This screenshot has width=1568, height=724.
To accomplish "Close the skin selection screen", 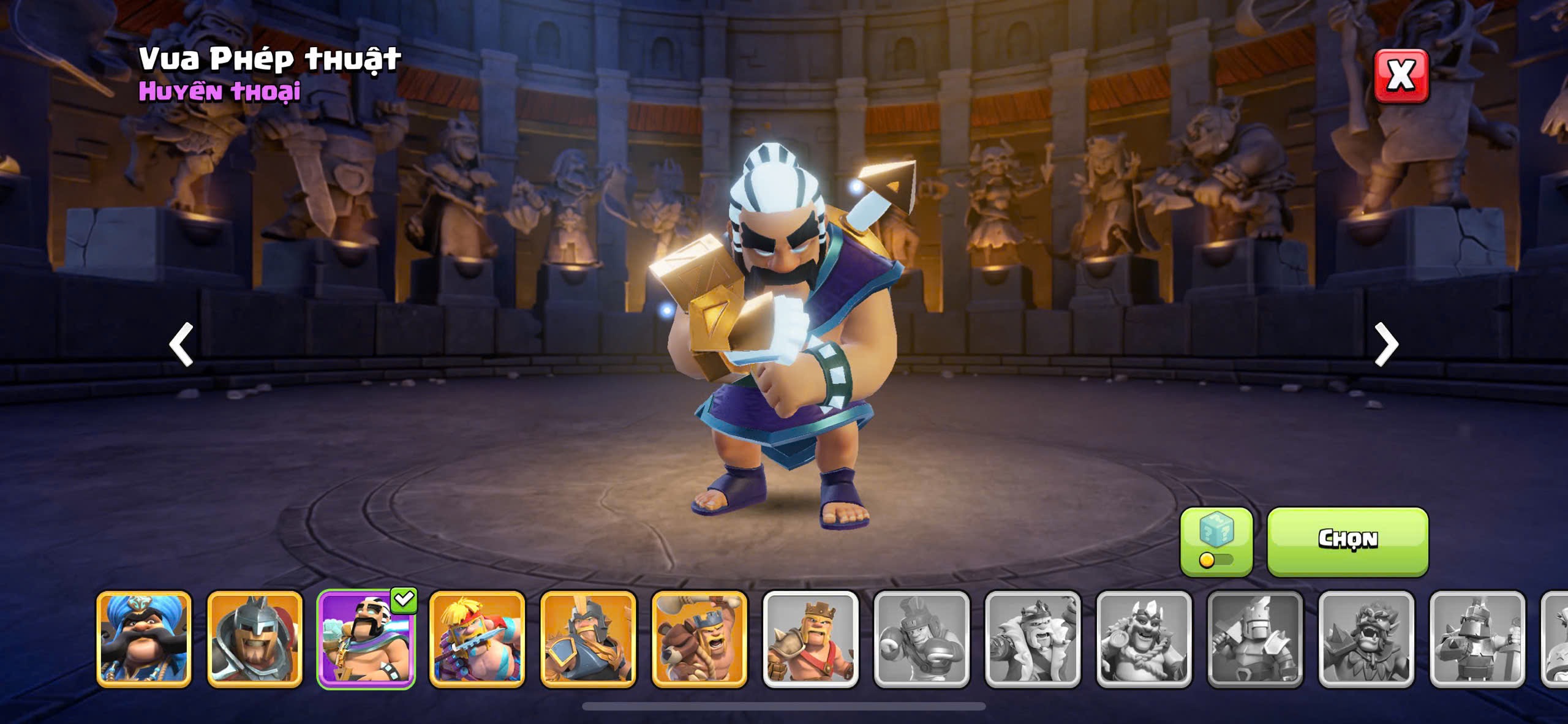I will pyautogui.click(x=1401, y=76).
